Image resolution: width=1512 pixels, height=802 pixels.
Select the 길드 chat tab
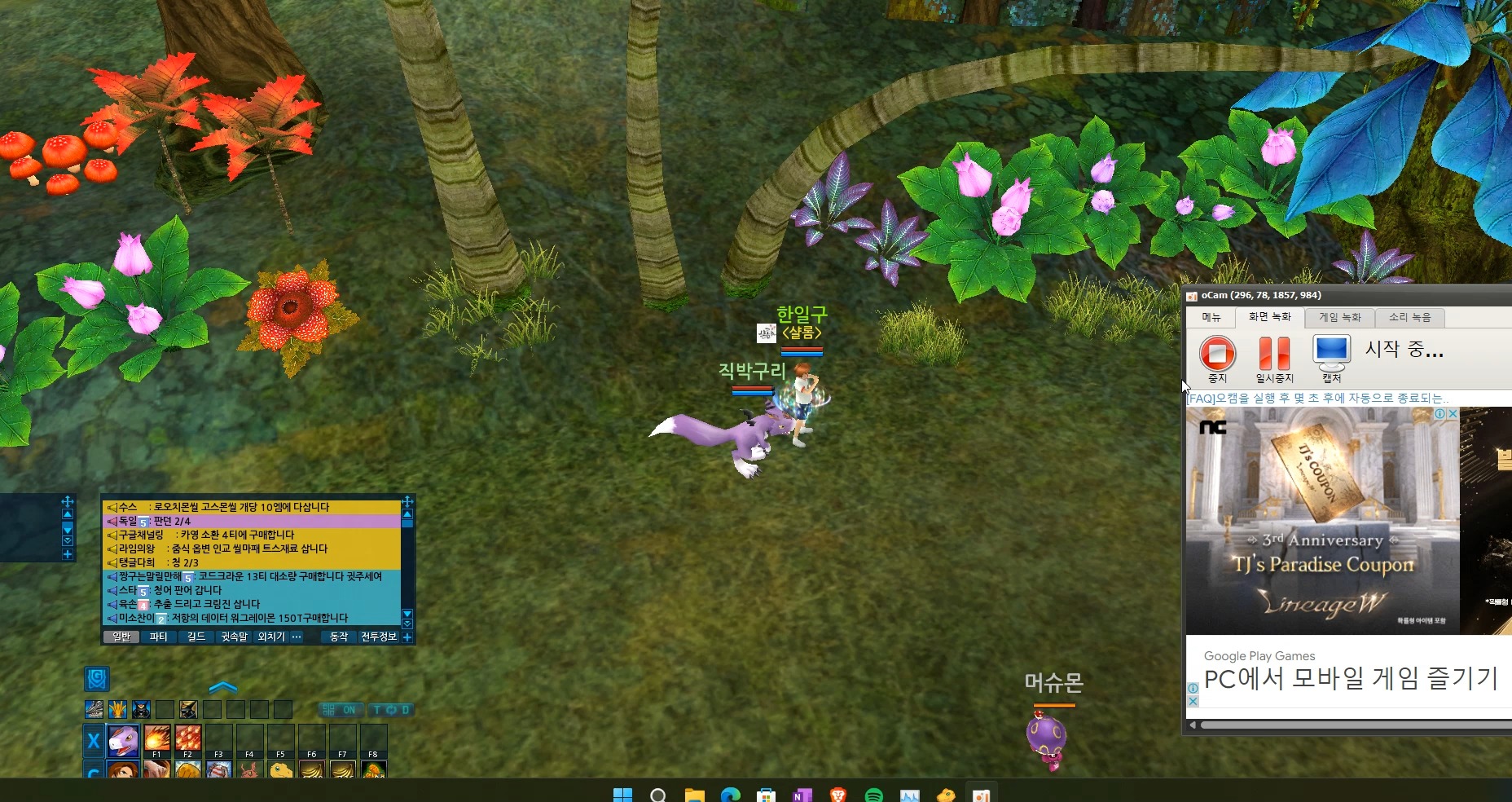(x=196, y=637)
